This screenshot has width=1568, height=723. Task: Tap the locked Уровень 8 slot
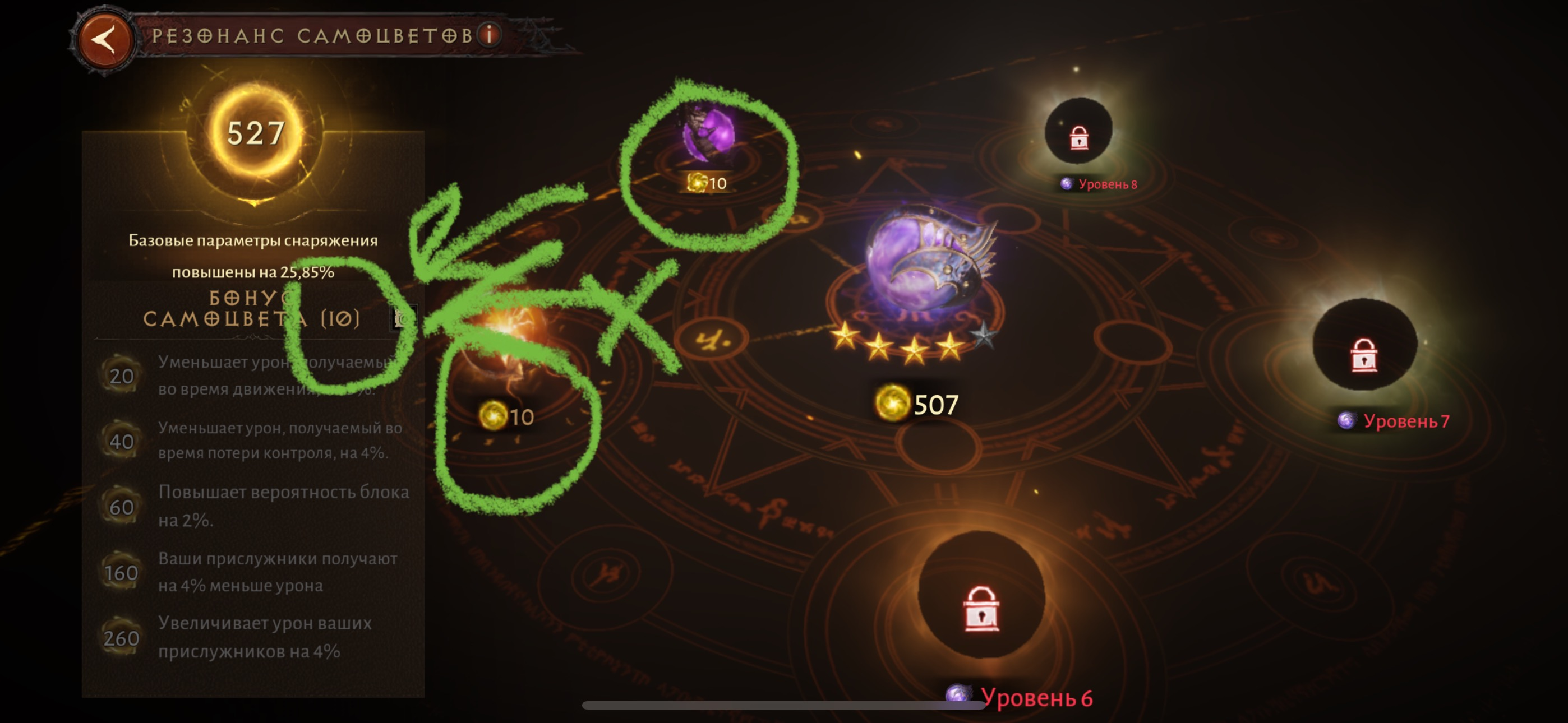click(x=1078, y=133)
